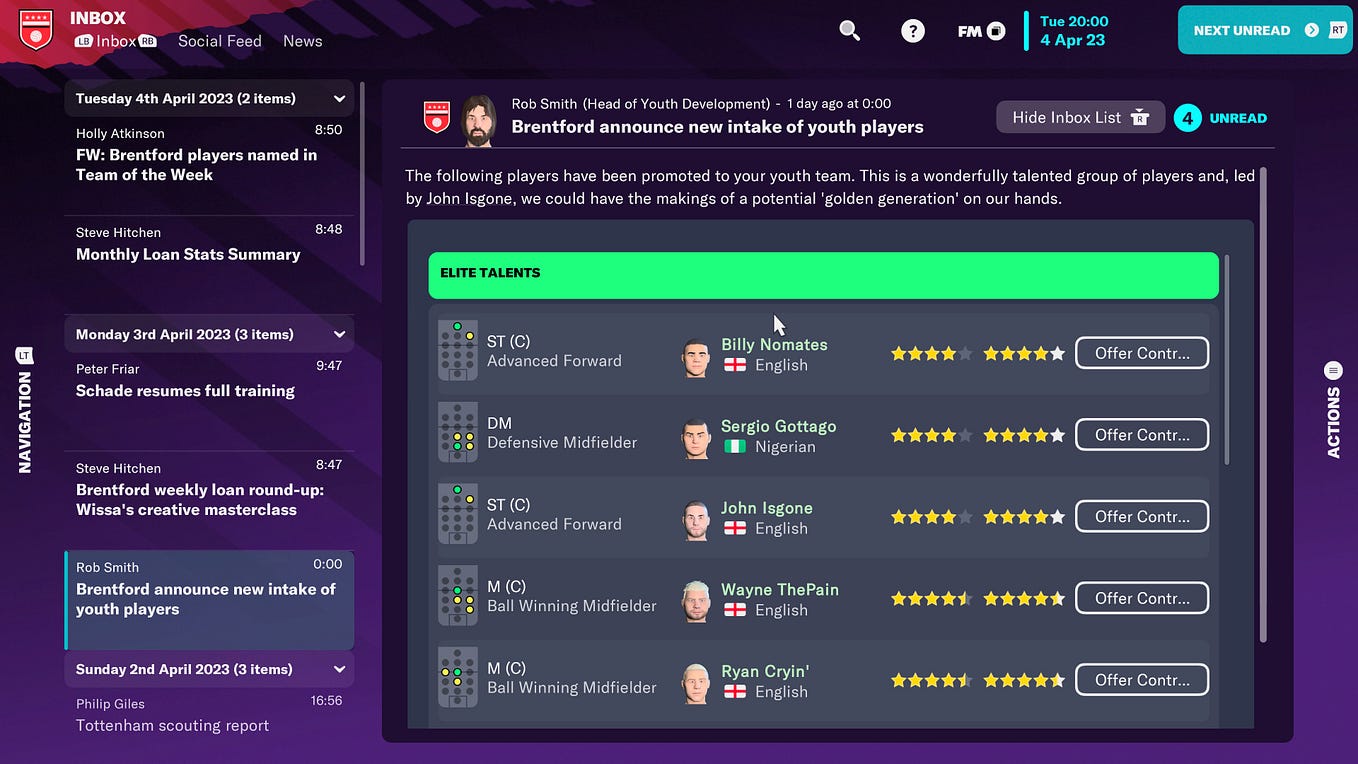Image resolution: width=1358 pixels, height=764 pixels.
Task: Collapse the Tuesday 4th April 2023 group
Action: 338,98
